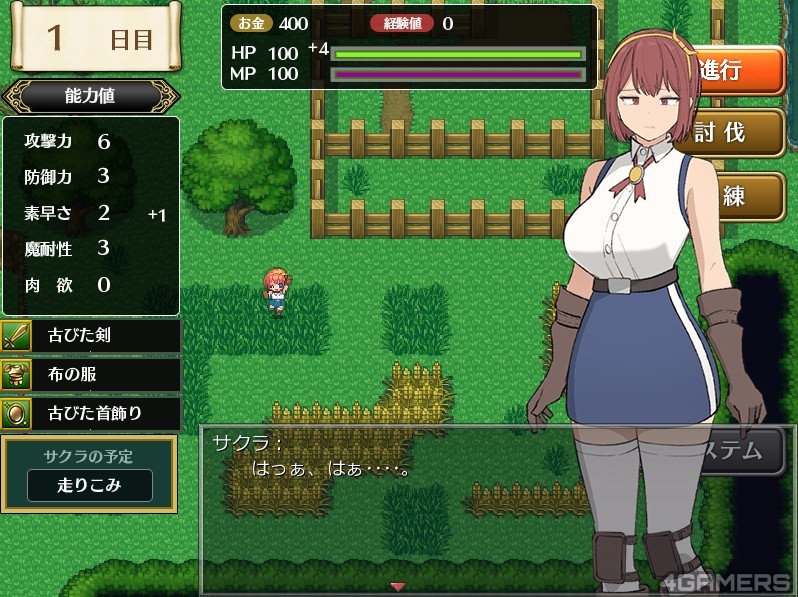Select the 討伐 button
Screen dimensions: 798x597
737,133
